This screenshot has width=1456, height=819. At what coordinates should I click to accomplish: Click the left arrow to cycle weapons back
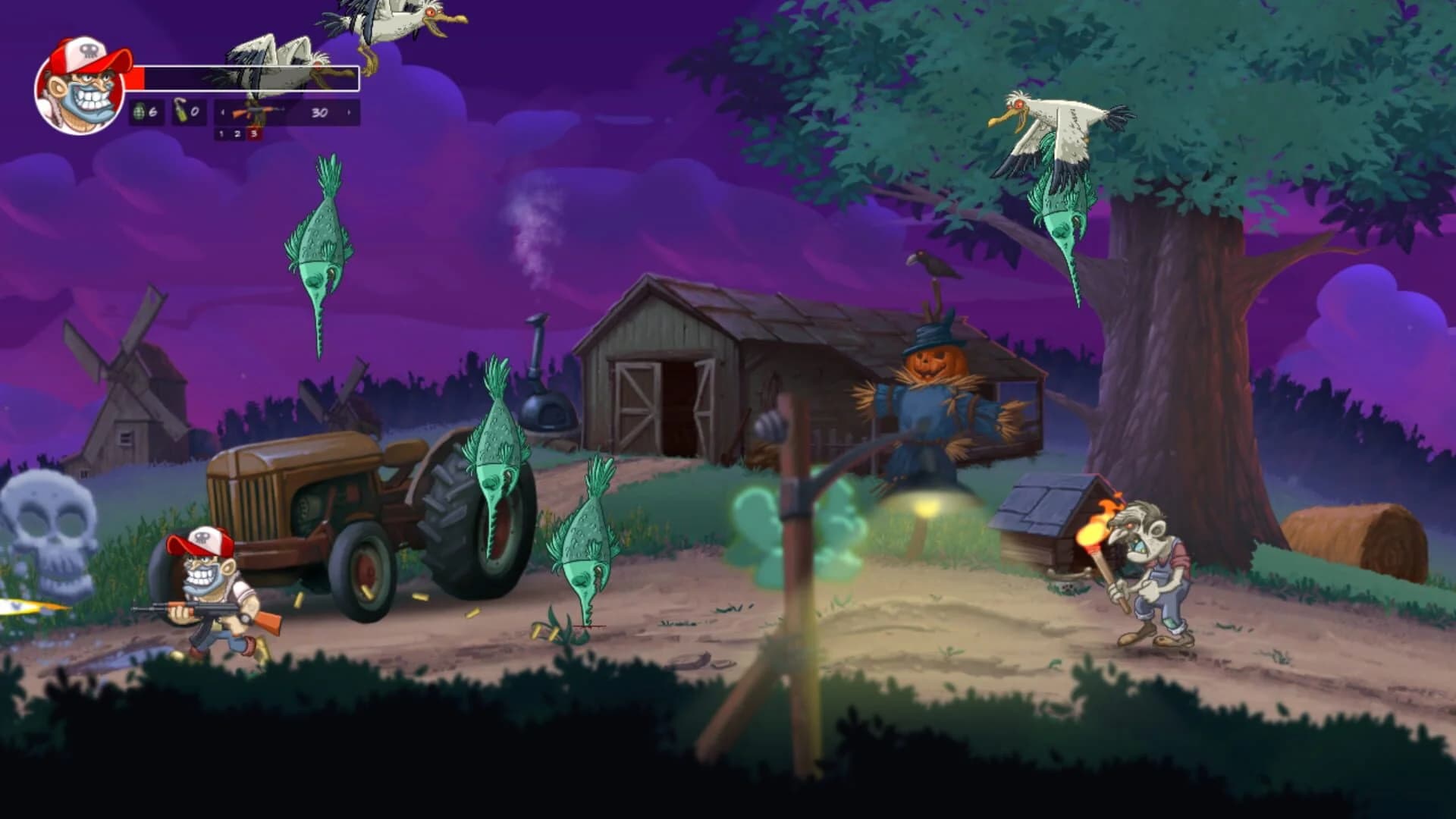pos(222,112)
